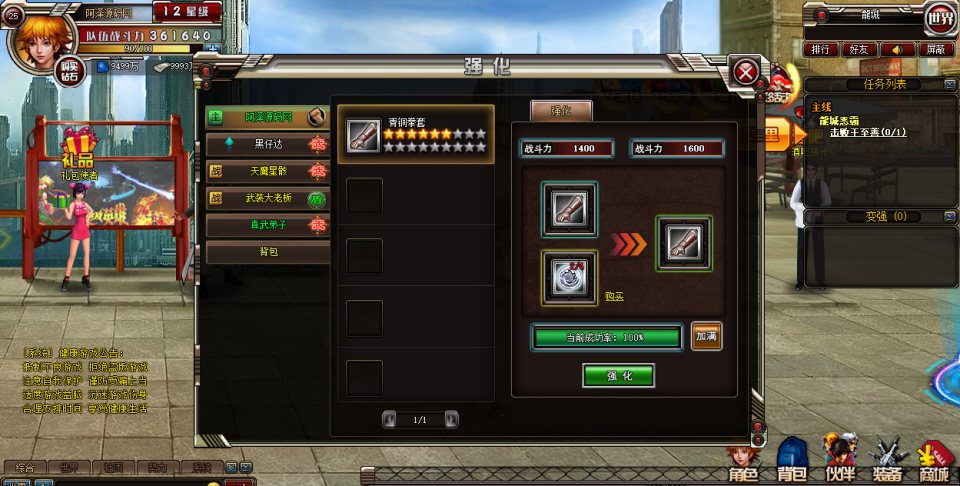960x486 pixels.
Task: Open the 装备 equipment icon
Action: tap(886, 462)
